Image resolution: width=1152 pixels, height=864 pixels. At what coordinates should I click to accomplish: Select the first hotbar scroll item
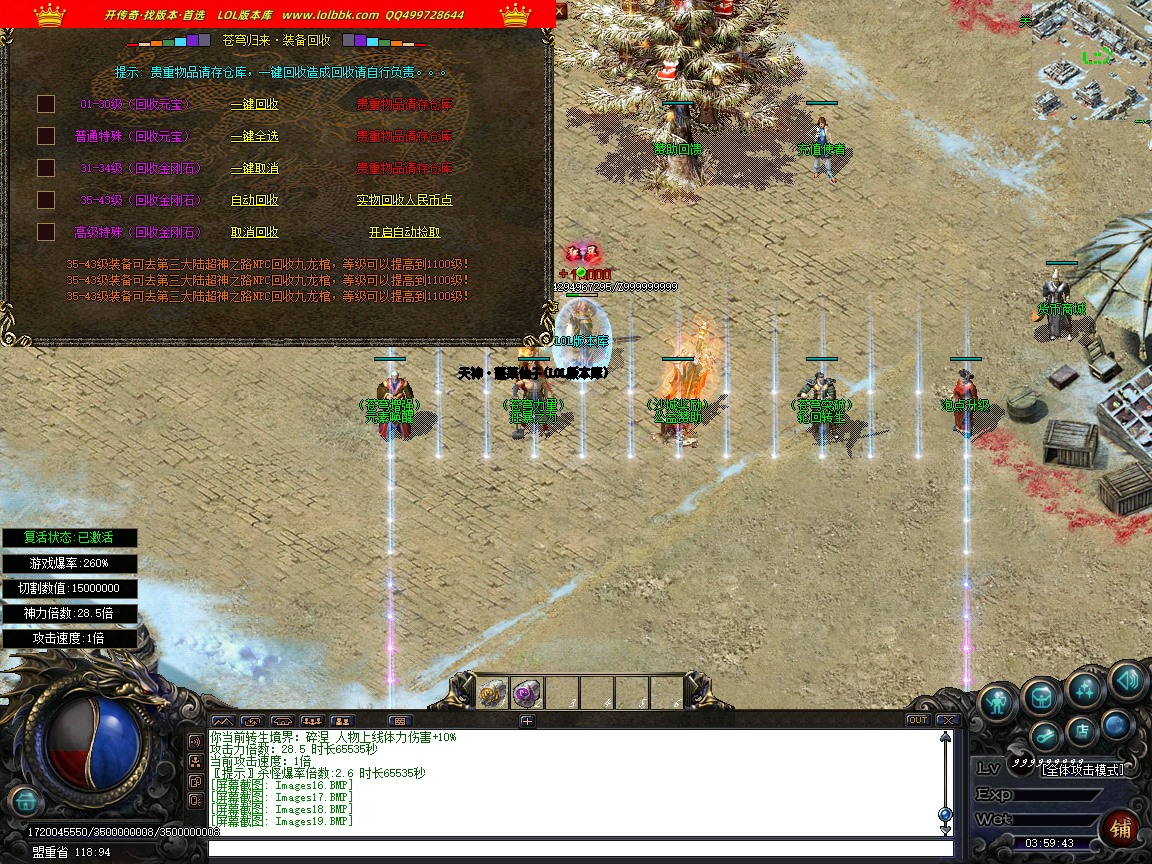[x=493, y=693]
